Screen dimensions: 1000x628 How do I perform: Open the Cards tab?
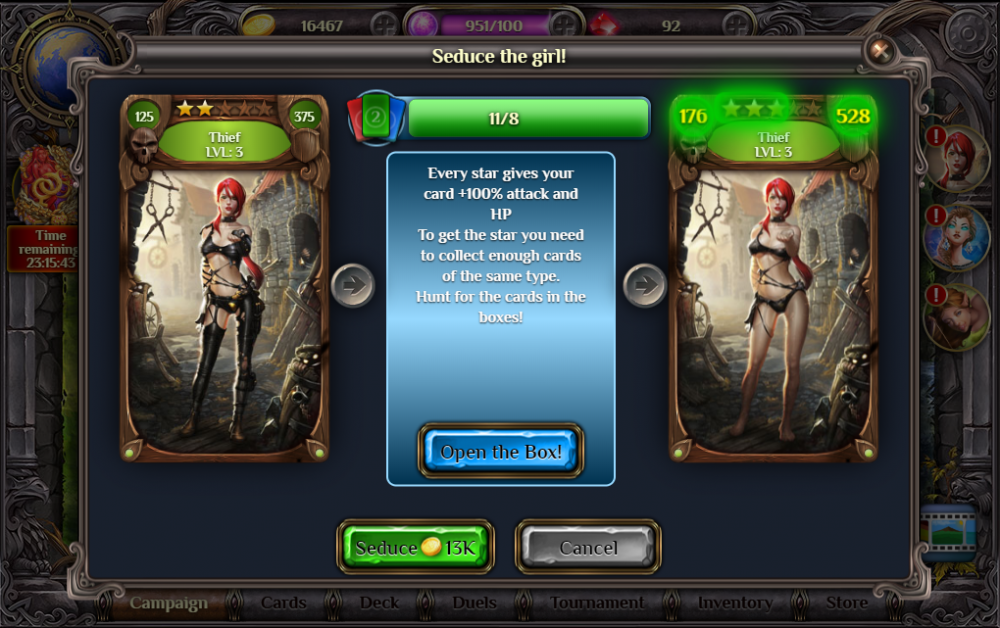point(283,603)
